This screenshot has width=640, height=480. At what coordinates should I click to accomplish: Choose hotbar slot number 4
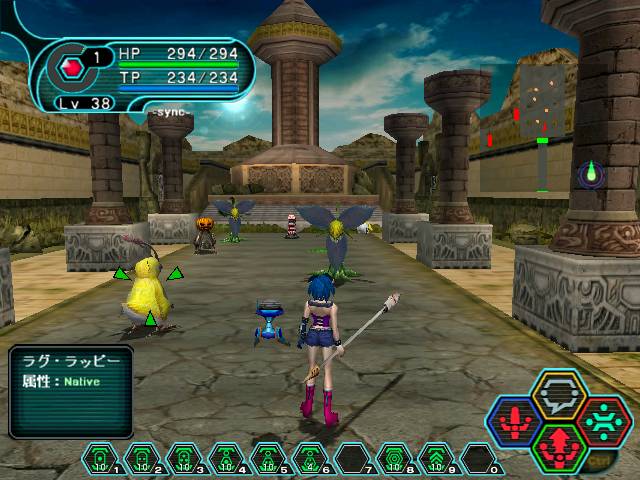point(226,459)
